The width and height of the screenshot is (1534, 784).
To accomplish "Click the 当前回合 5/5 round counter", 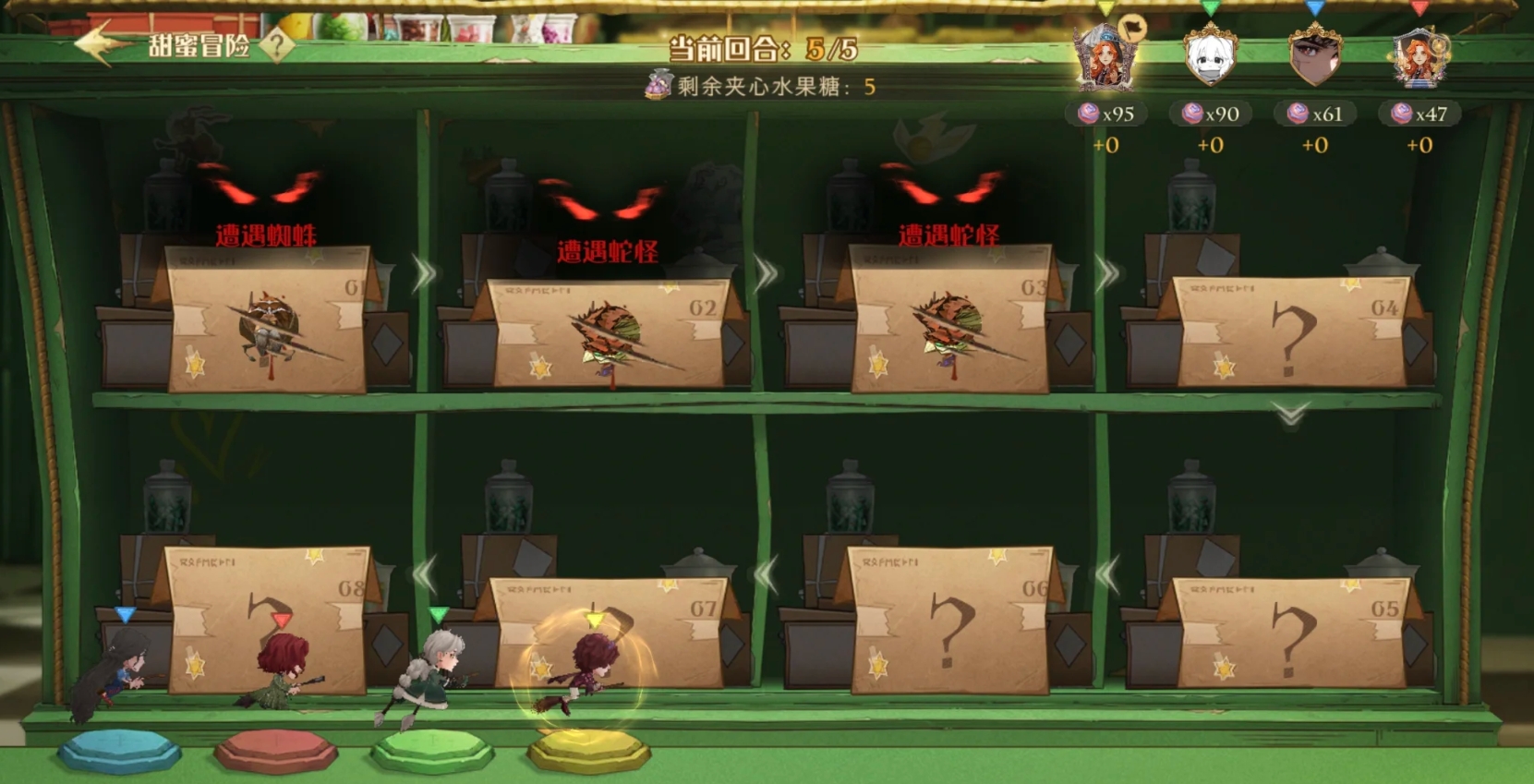I will tap(765, 49).
